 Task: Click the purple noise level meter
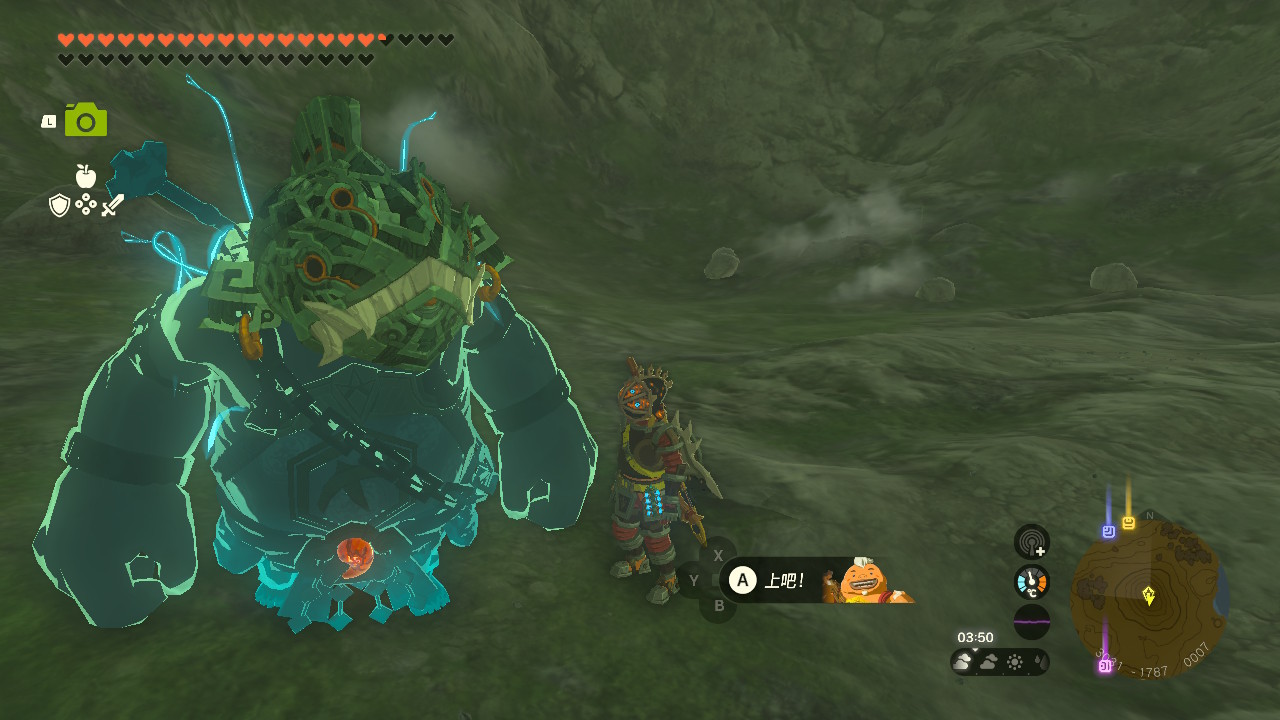click(x=1031, y=621)
